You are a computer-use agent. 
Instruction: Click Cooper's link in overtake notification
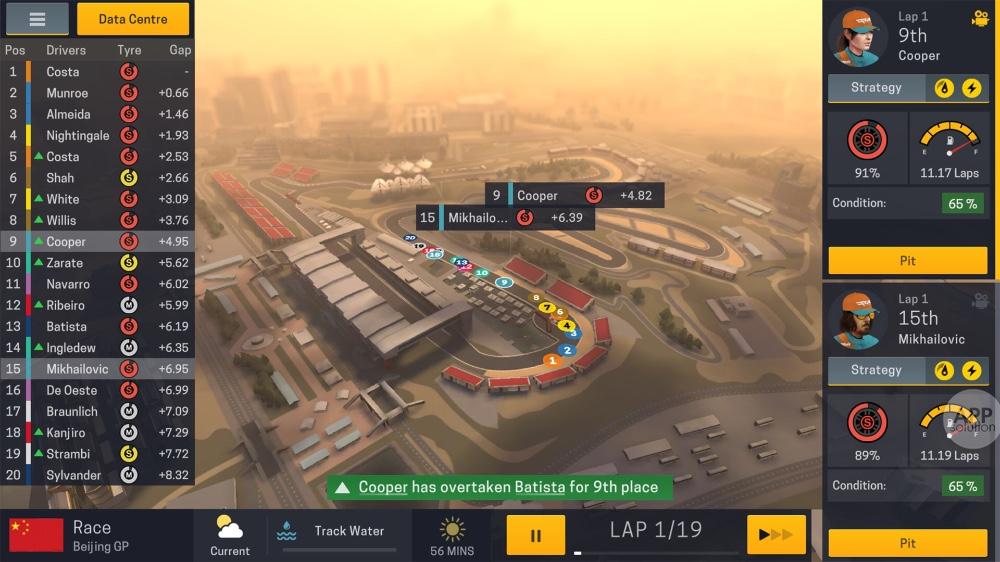[384, 487]
